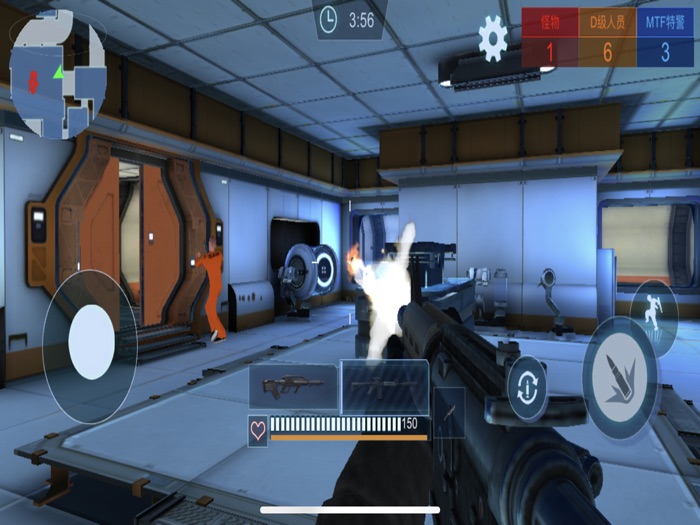The image size is (700, 525).
Task: Fire weapon with the bullet button
Action: tap(620, 380)
